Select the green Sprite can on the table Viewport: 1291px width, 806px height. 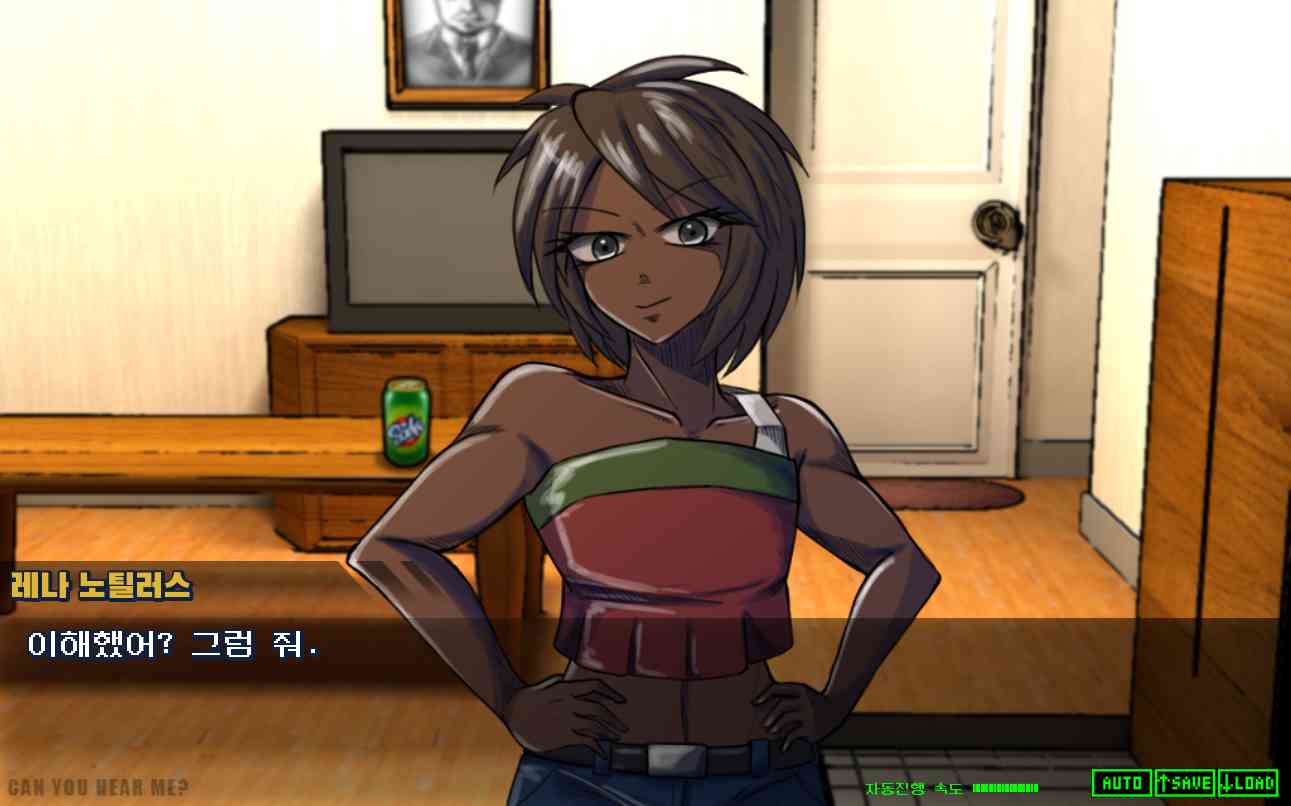tap(405, 420)
